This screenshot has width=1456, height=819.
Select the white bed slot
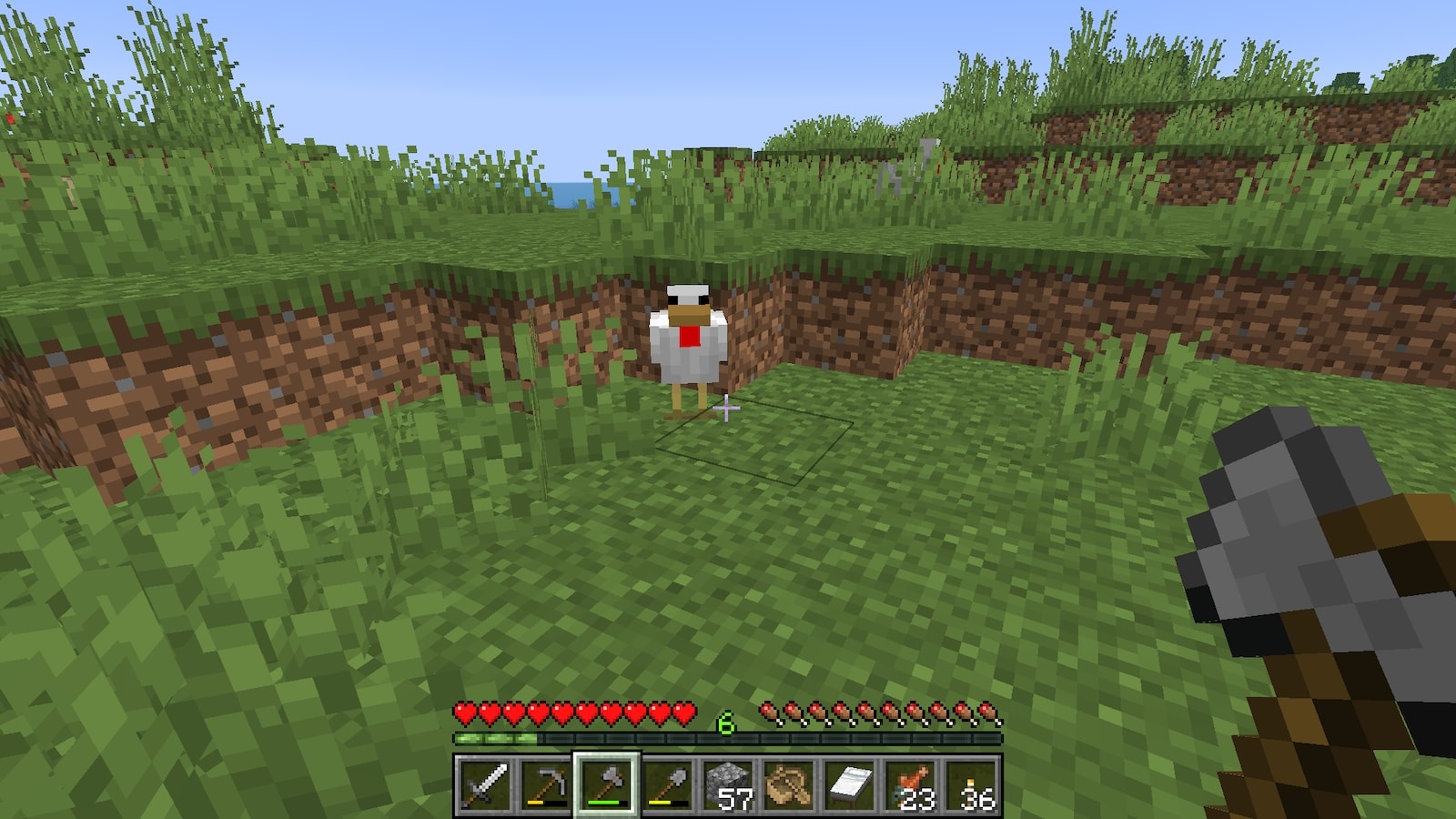[850, 784]
